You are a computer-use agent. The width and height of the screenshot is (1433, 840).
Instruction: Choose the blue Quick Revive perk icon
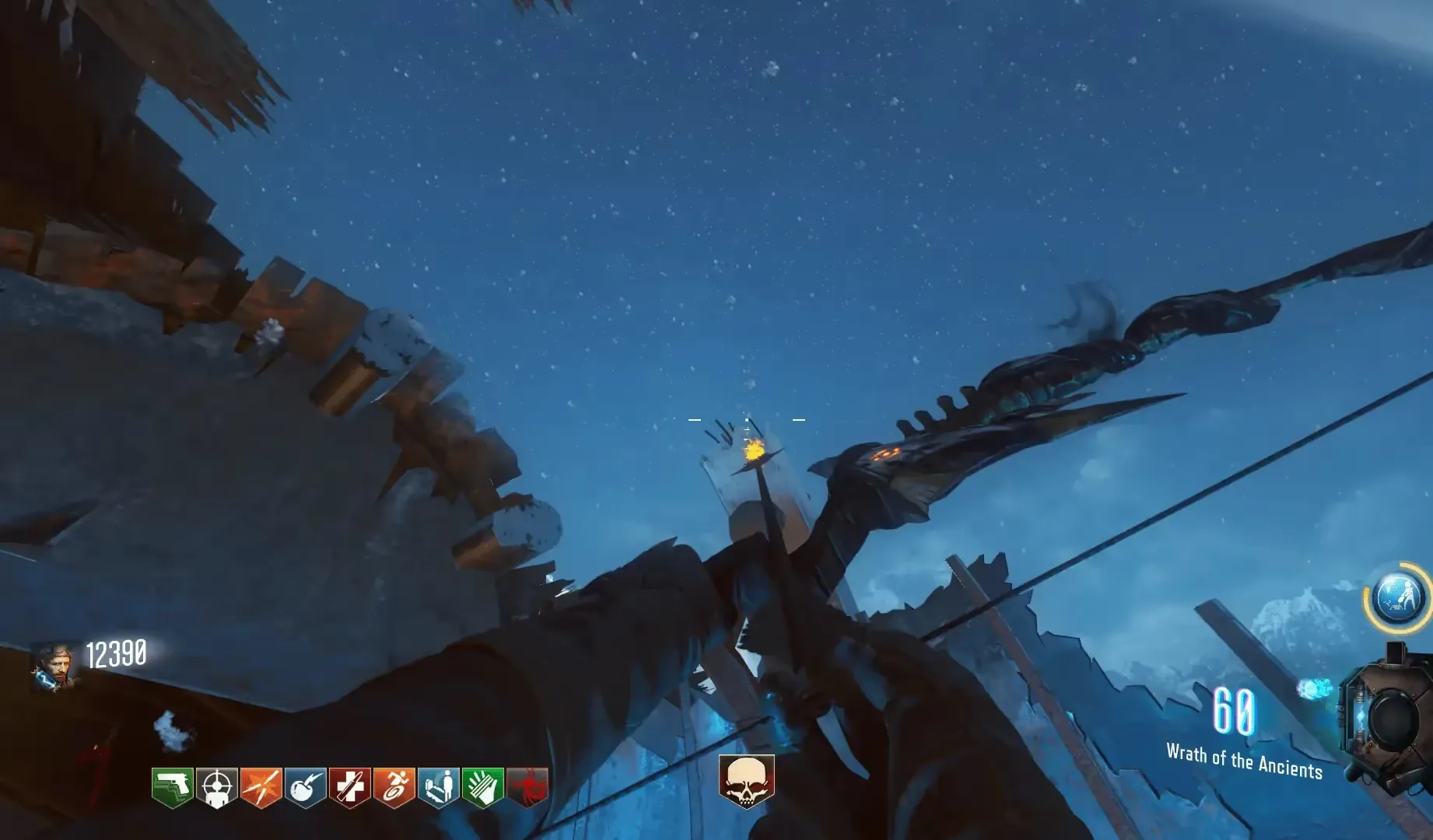click(438, 787)
